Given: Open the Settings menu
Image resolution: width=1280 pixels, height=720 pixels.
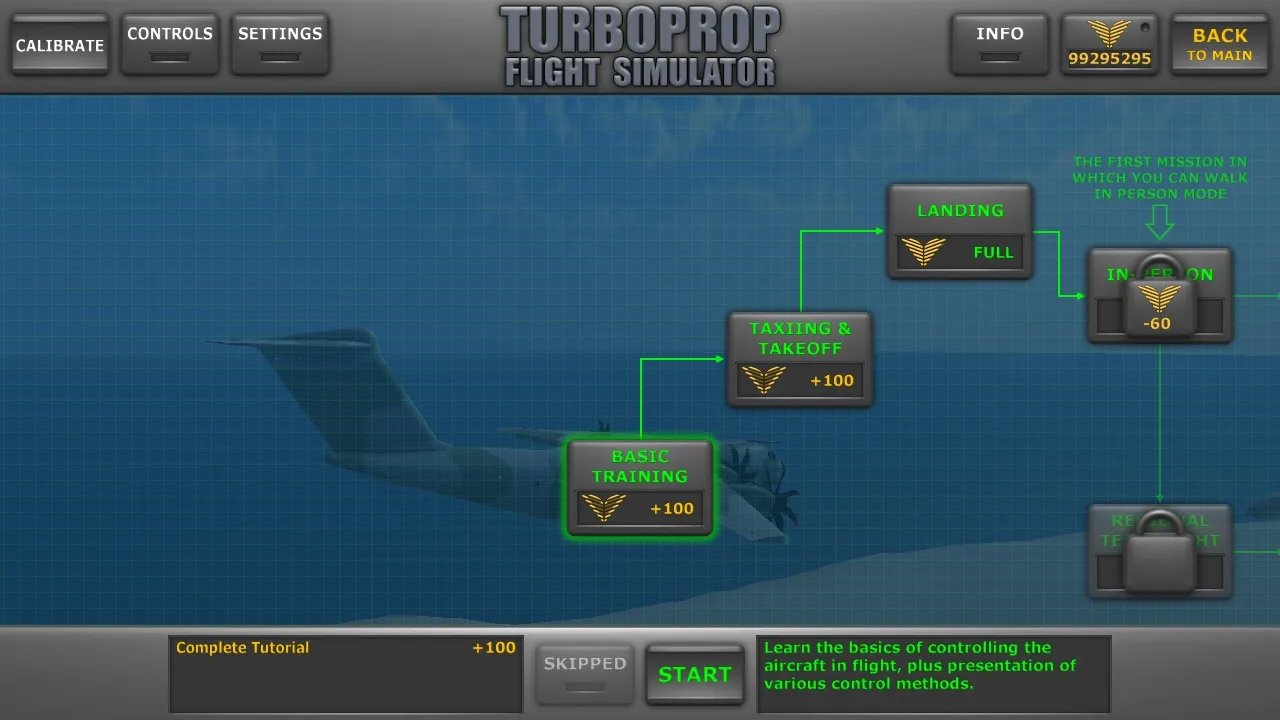Looking at the screenshot, I should coord(280,44).
